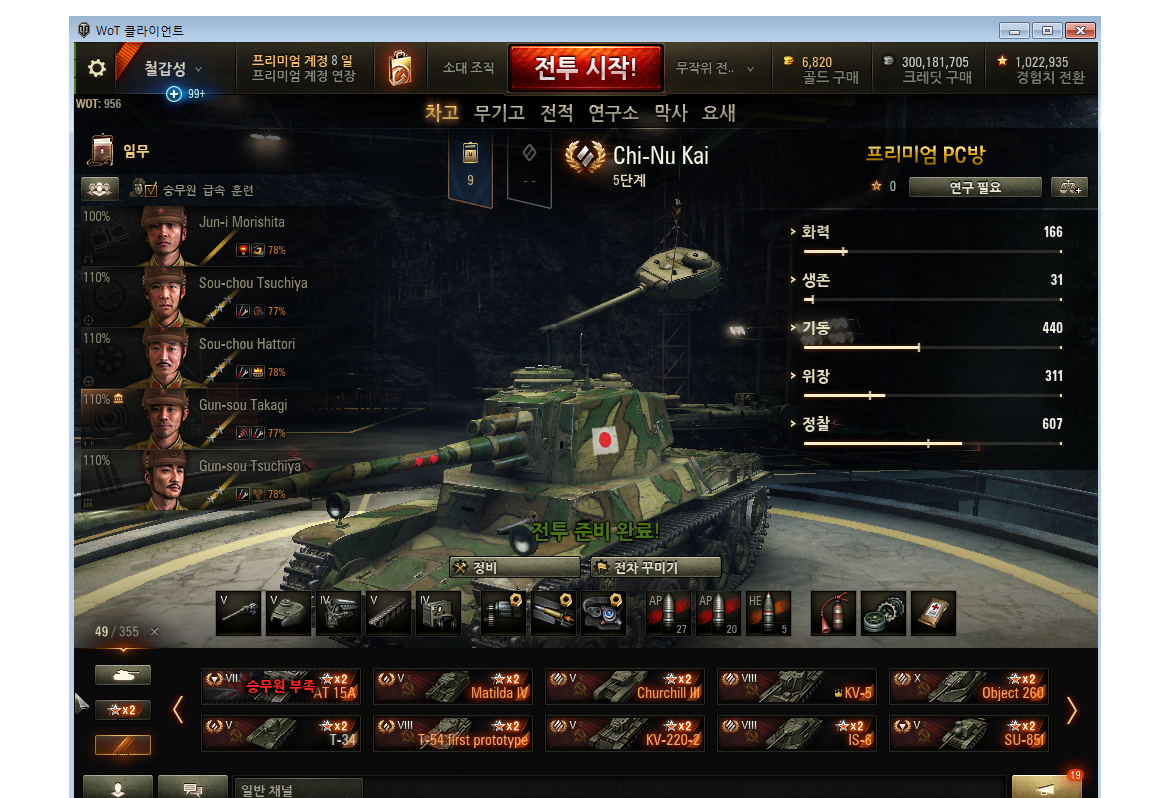Open 전차 꾸미기 tank customization

tap(655, 567)
